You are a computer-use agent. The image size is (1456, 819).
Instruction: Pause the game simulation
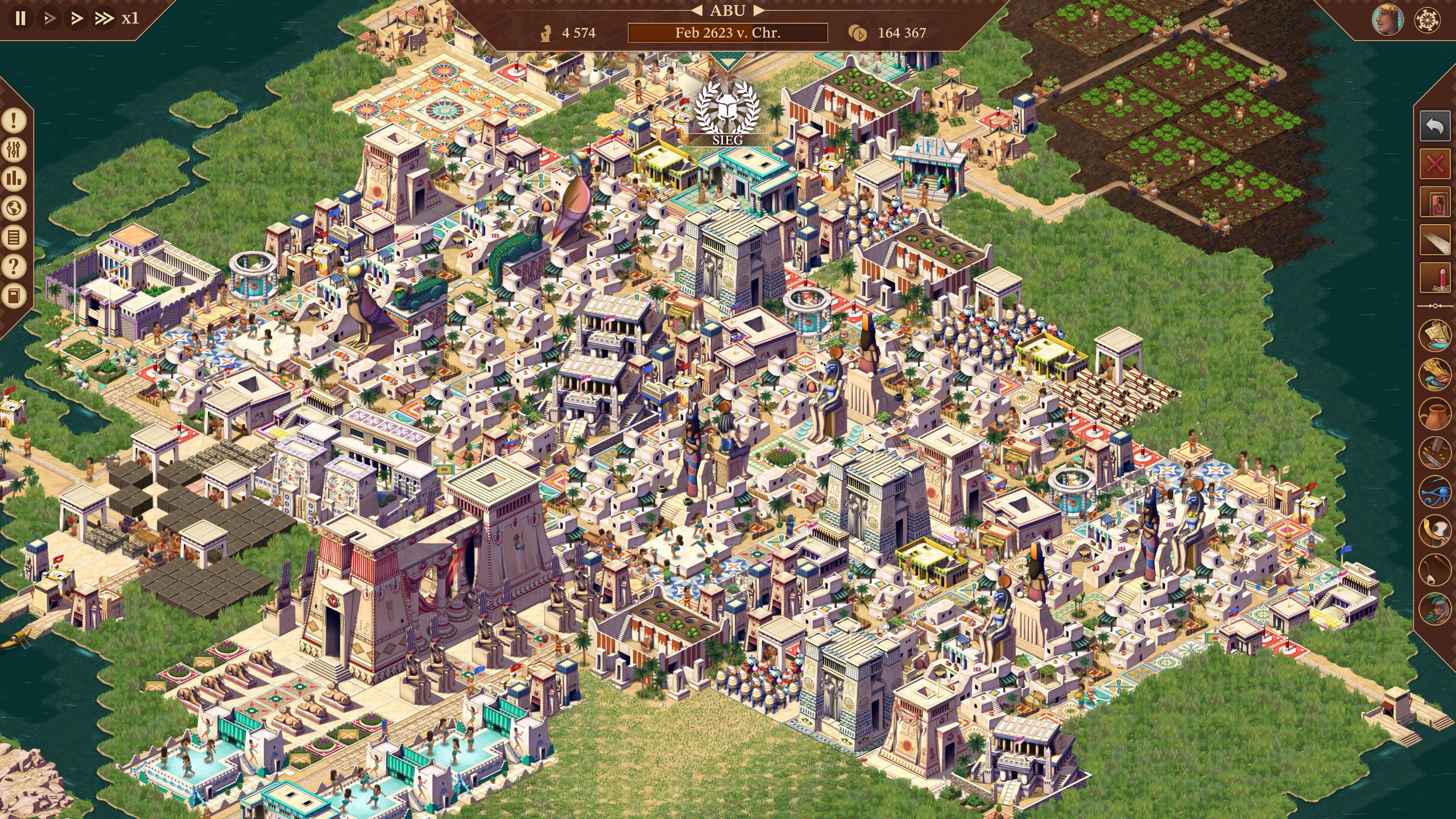(x=20, y=18)
